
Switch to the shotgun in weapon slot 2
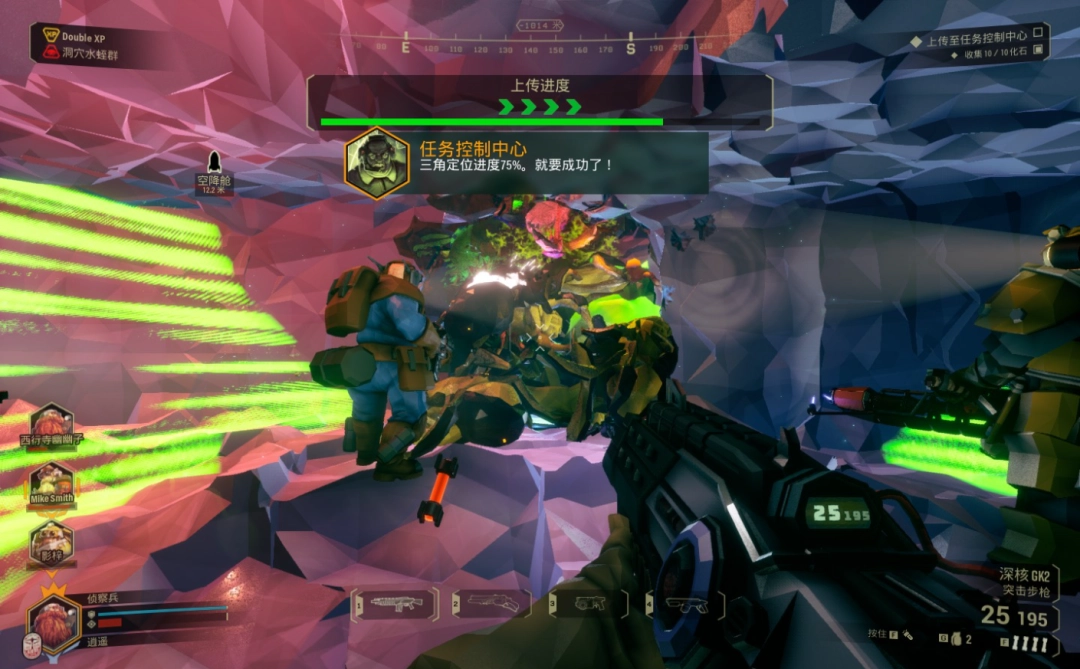pos(491,603)
